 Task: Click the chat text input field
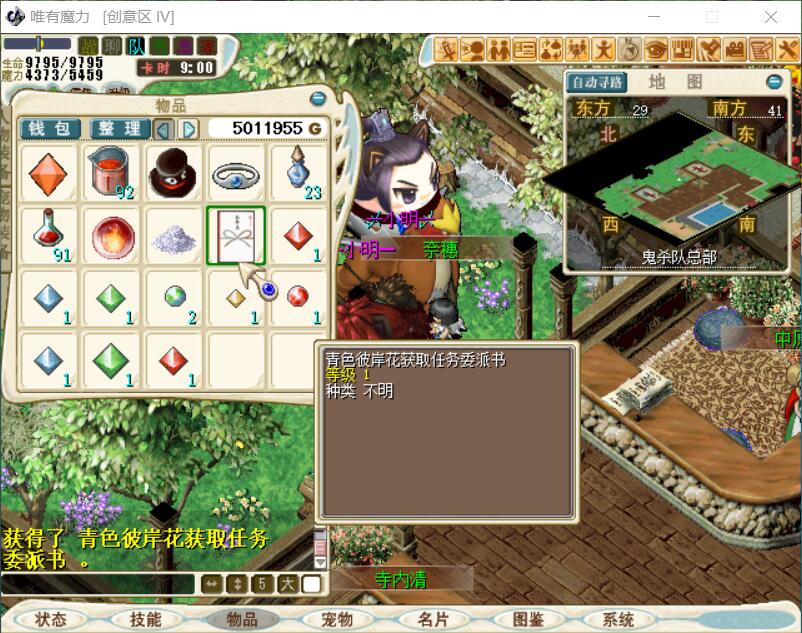point(98,584)
